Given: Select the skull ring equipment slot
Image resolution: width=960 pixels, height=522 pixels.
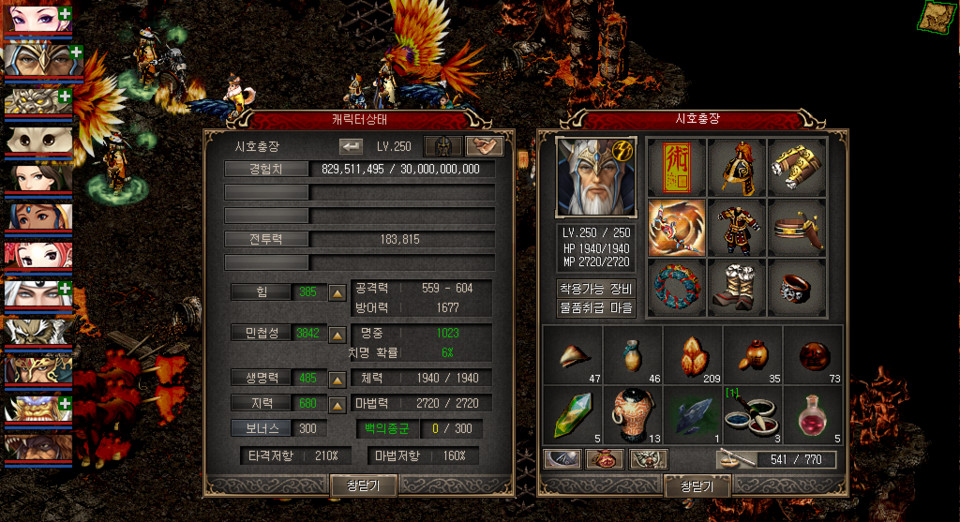Looking at the screenshot, I should tap(797, 287).
